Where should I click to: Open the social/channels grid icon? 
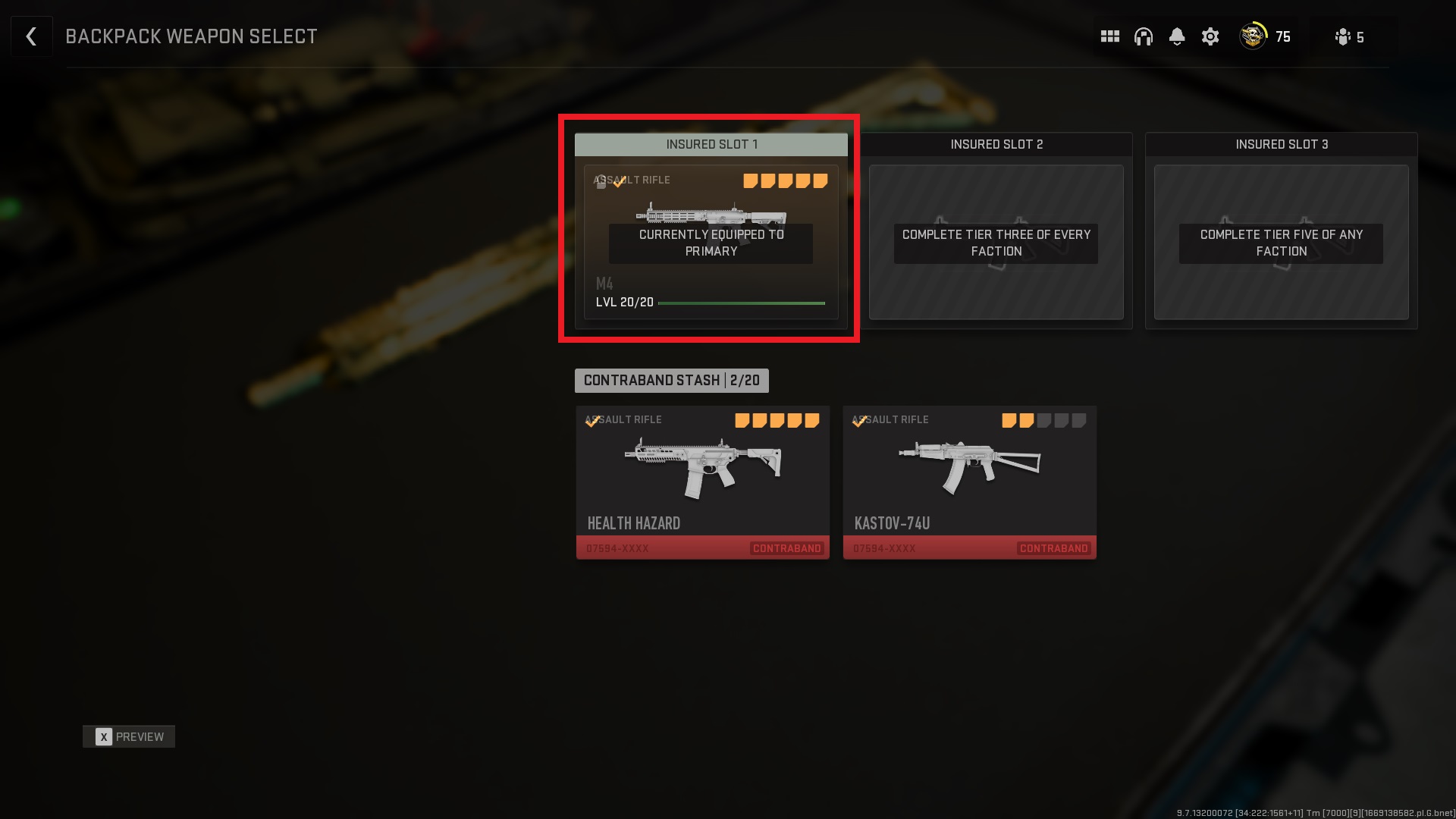[x=1110, y=36]
